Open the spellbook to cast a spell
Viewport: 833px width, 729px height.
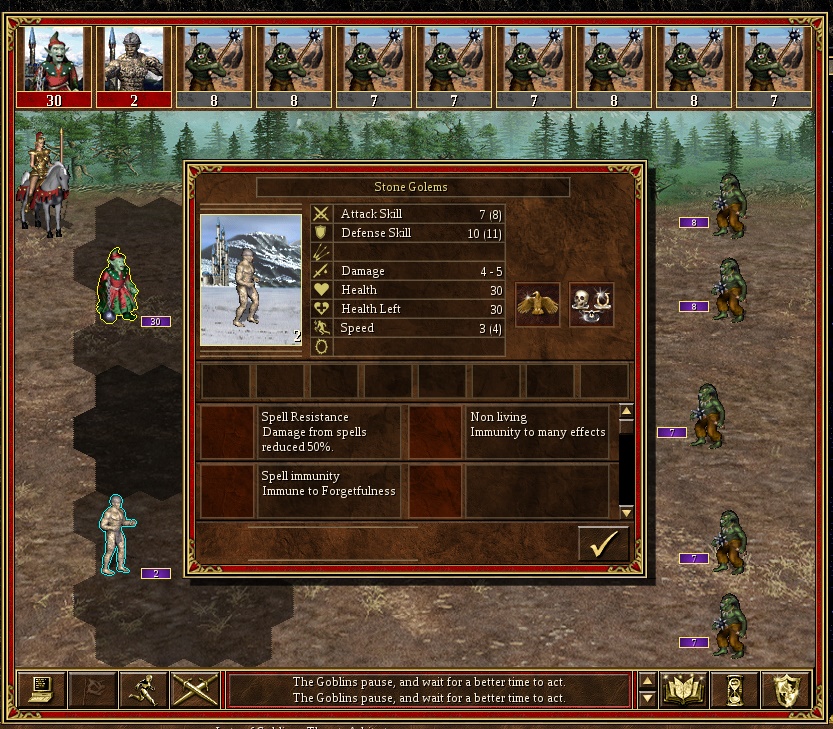(684, 689)
